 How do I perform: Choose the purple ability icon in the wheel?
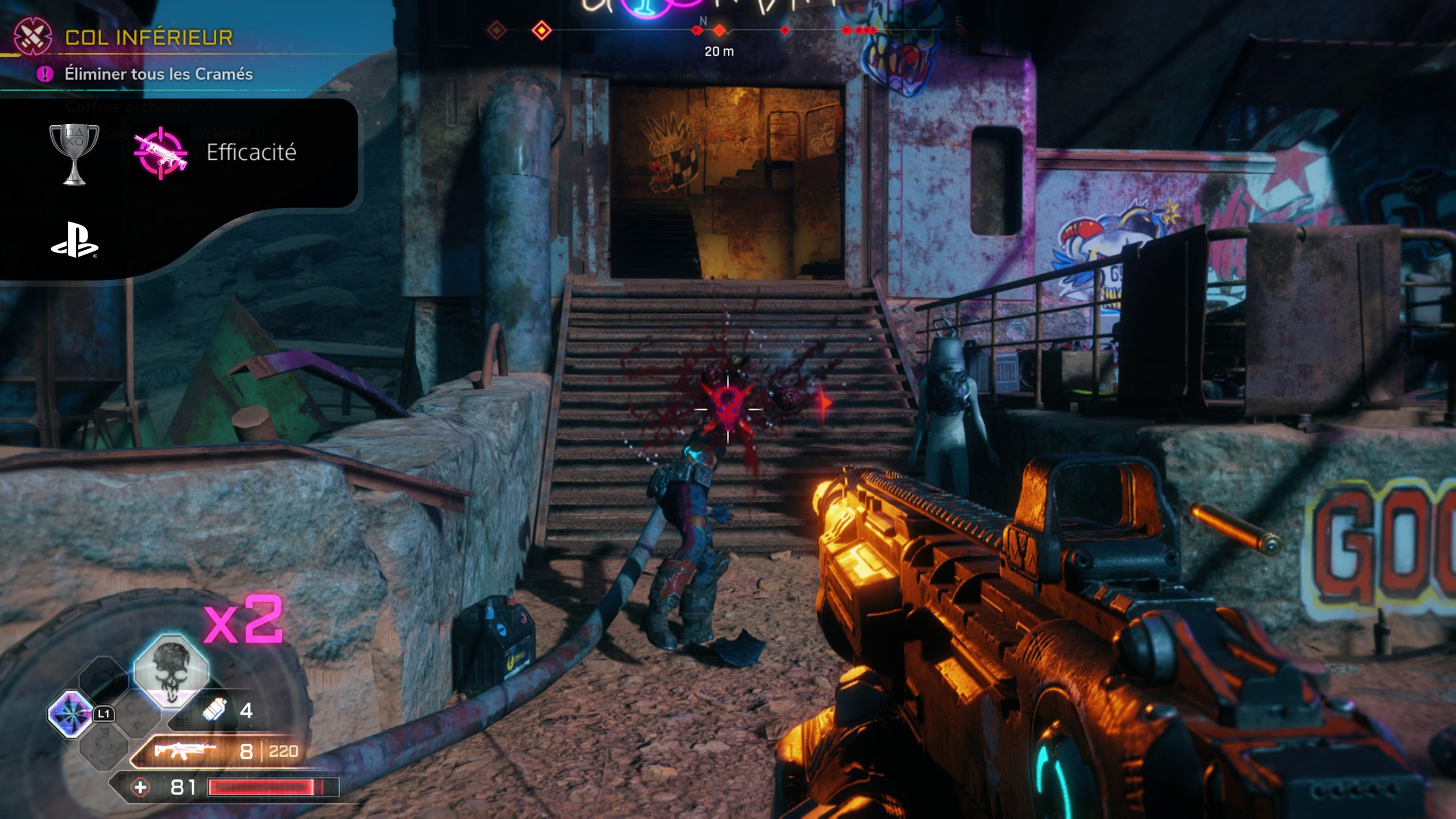tap(71, 713)
